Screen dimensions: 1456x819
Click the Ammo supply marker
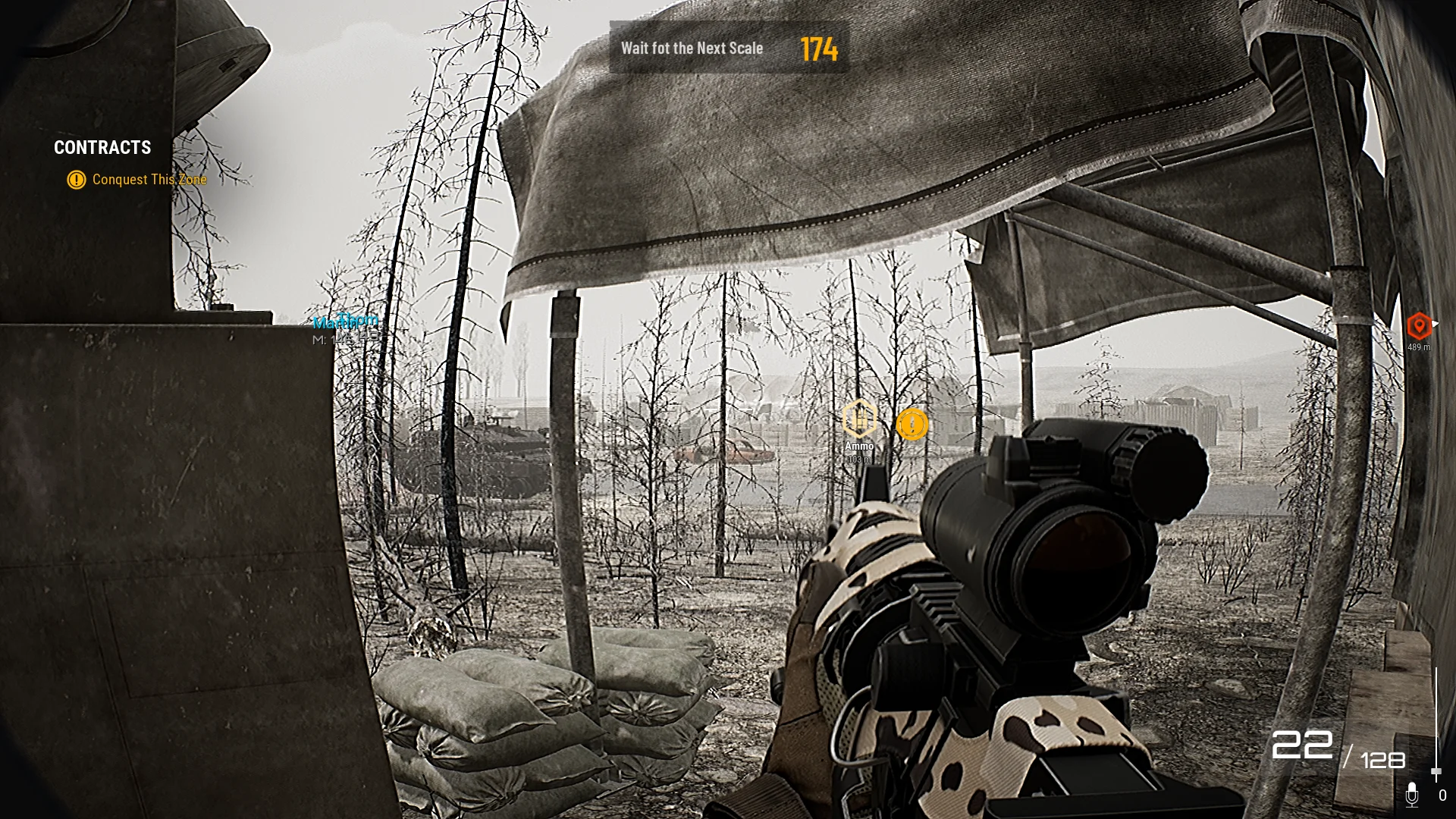859,419
